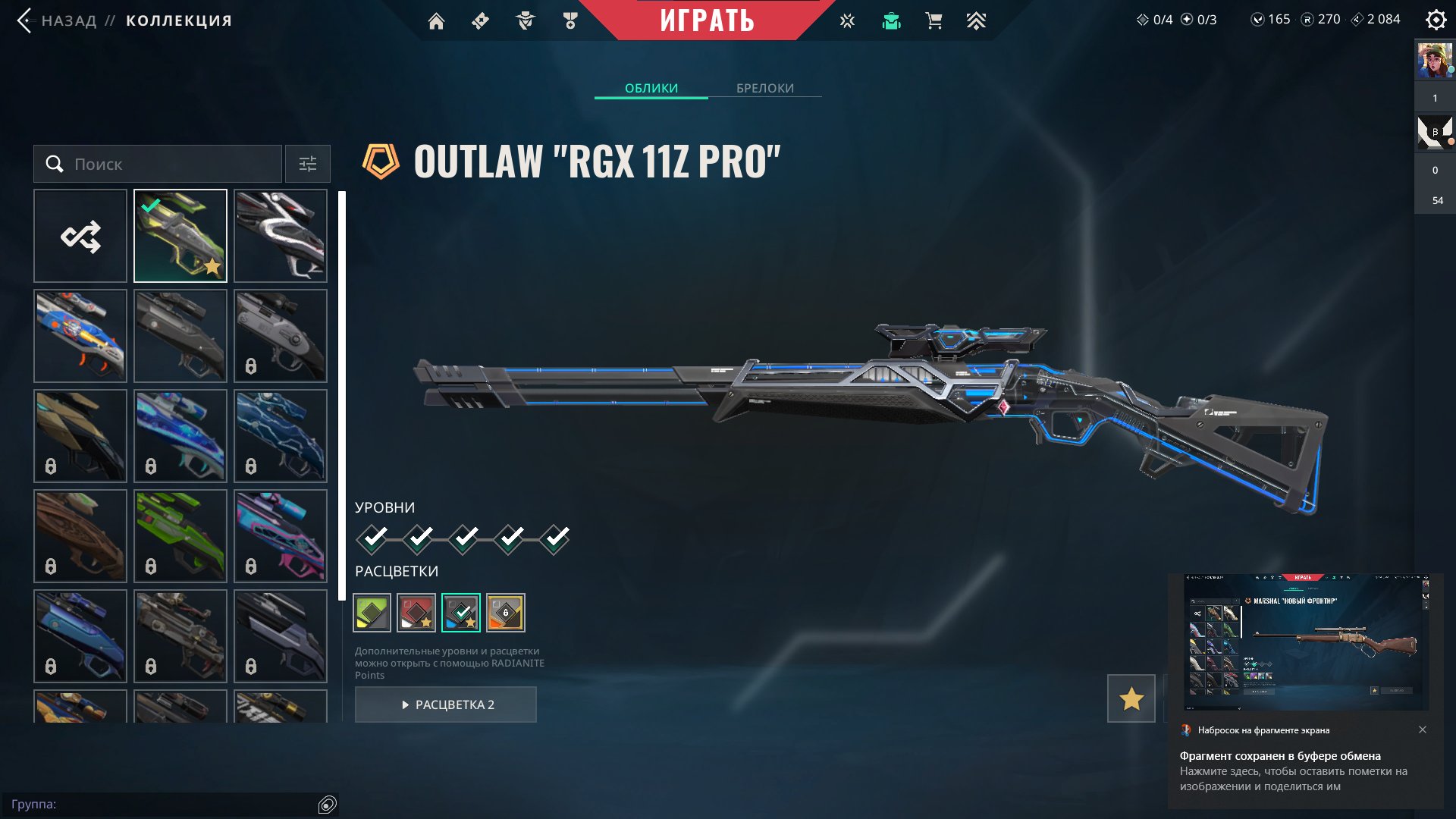This screenshot has width=1456, height=819.
Task: Open the skin filter options
Action: point(307,164)
